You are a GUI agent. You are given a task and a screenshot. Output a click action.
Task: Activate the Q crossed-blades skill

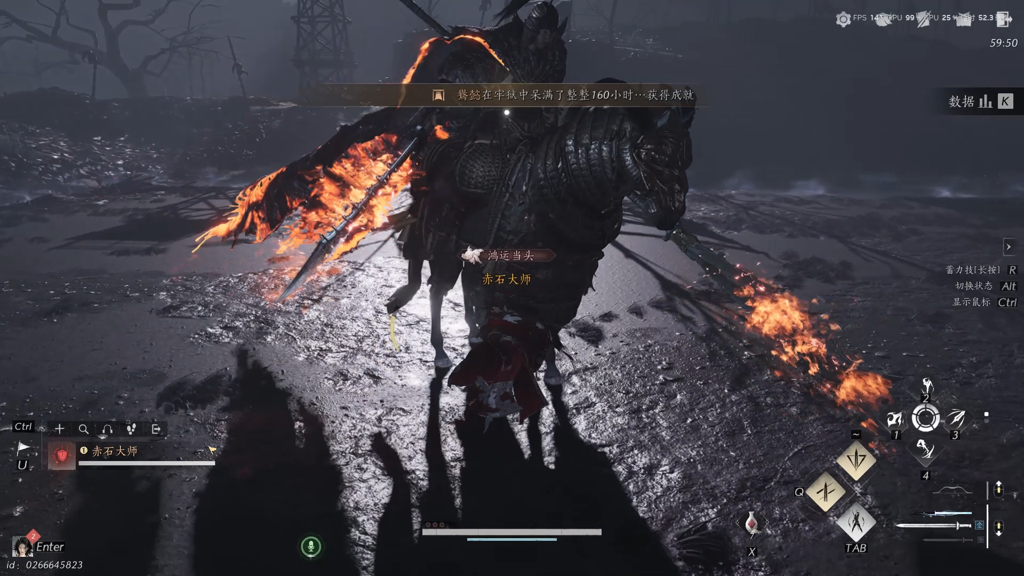coord(826,492)
